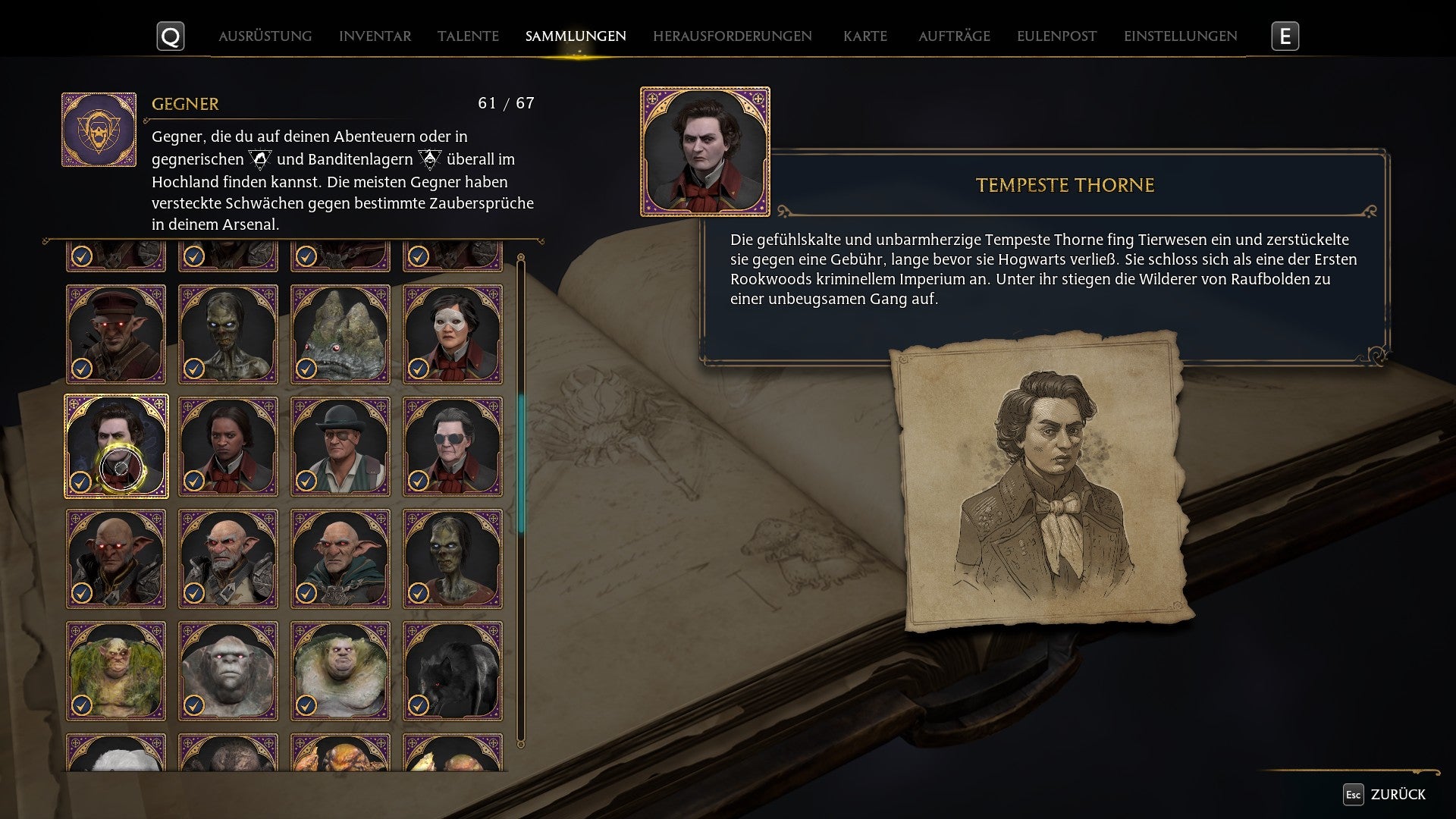Switch to the KARTE tab
1456x819 pixels.
(x=865, y=35)
